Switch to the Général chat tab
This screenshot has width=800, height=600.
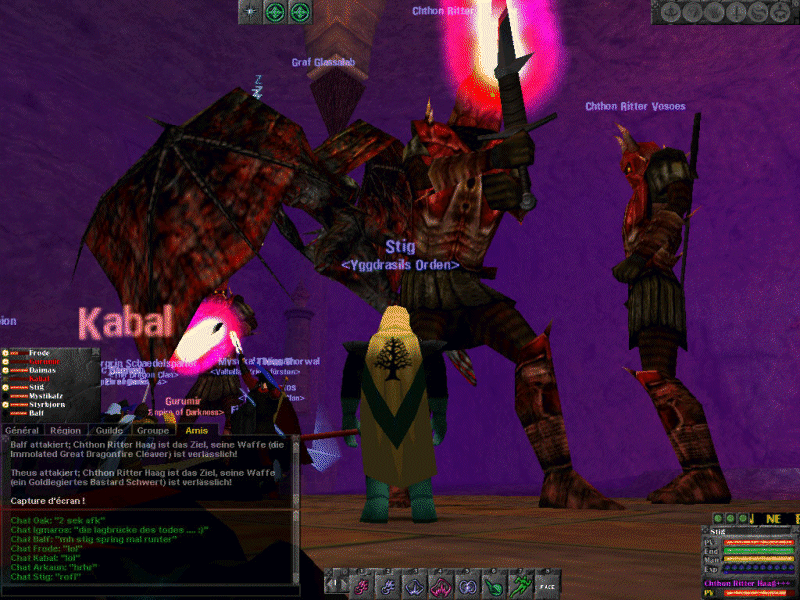[x=22, y=430]
